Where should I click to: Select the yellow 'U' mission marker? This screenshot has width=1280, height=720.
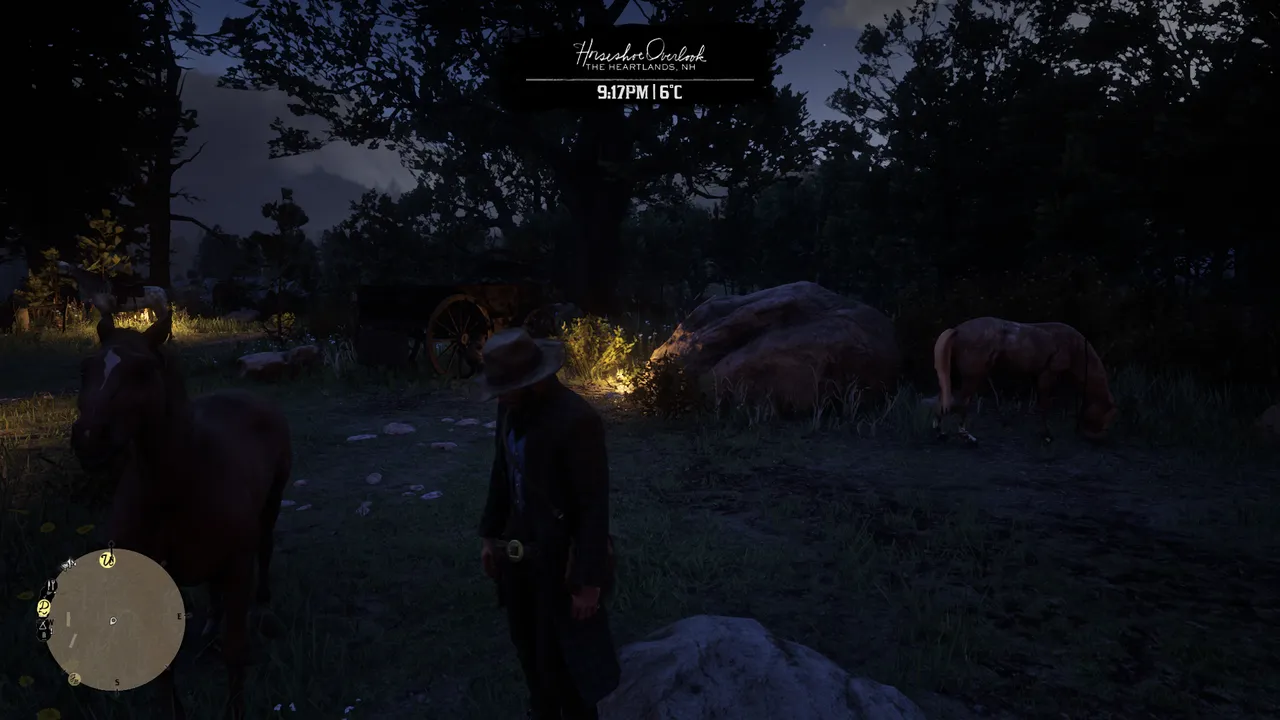[107, 560]
